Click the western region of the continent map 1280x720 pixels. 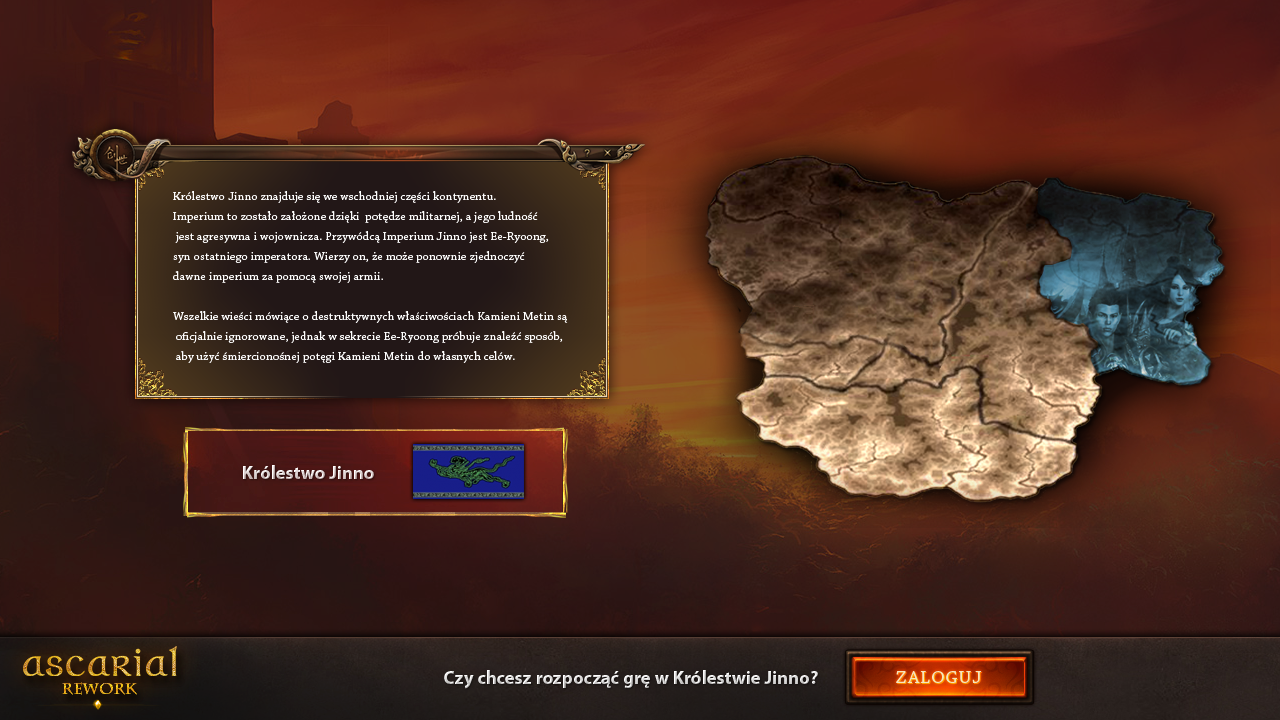click(790, 280)
